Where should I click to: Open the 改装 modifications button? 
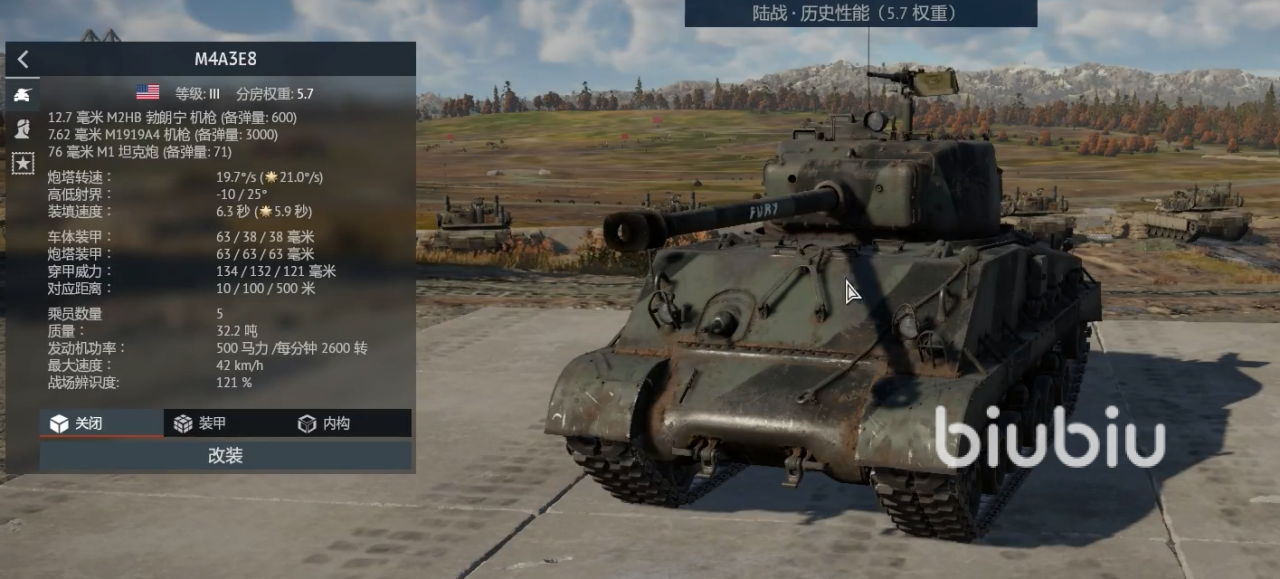pyautogui.click(x=225, y=455)
